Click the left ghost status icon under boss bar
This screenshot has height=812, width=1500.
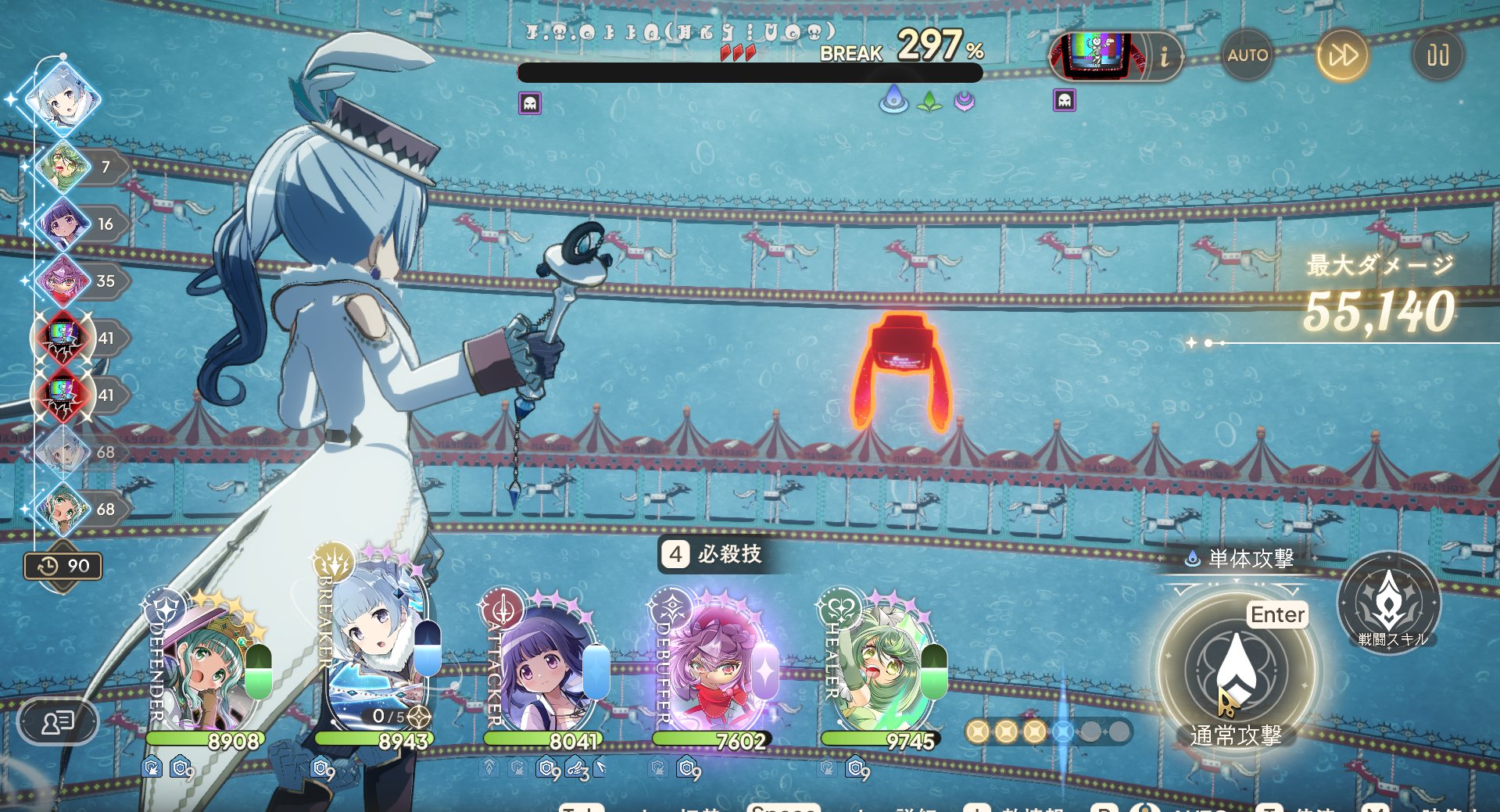coord(530,103)
